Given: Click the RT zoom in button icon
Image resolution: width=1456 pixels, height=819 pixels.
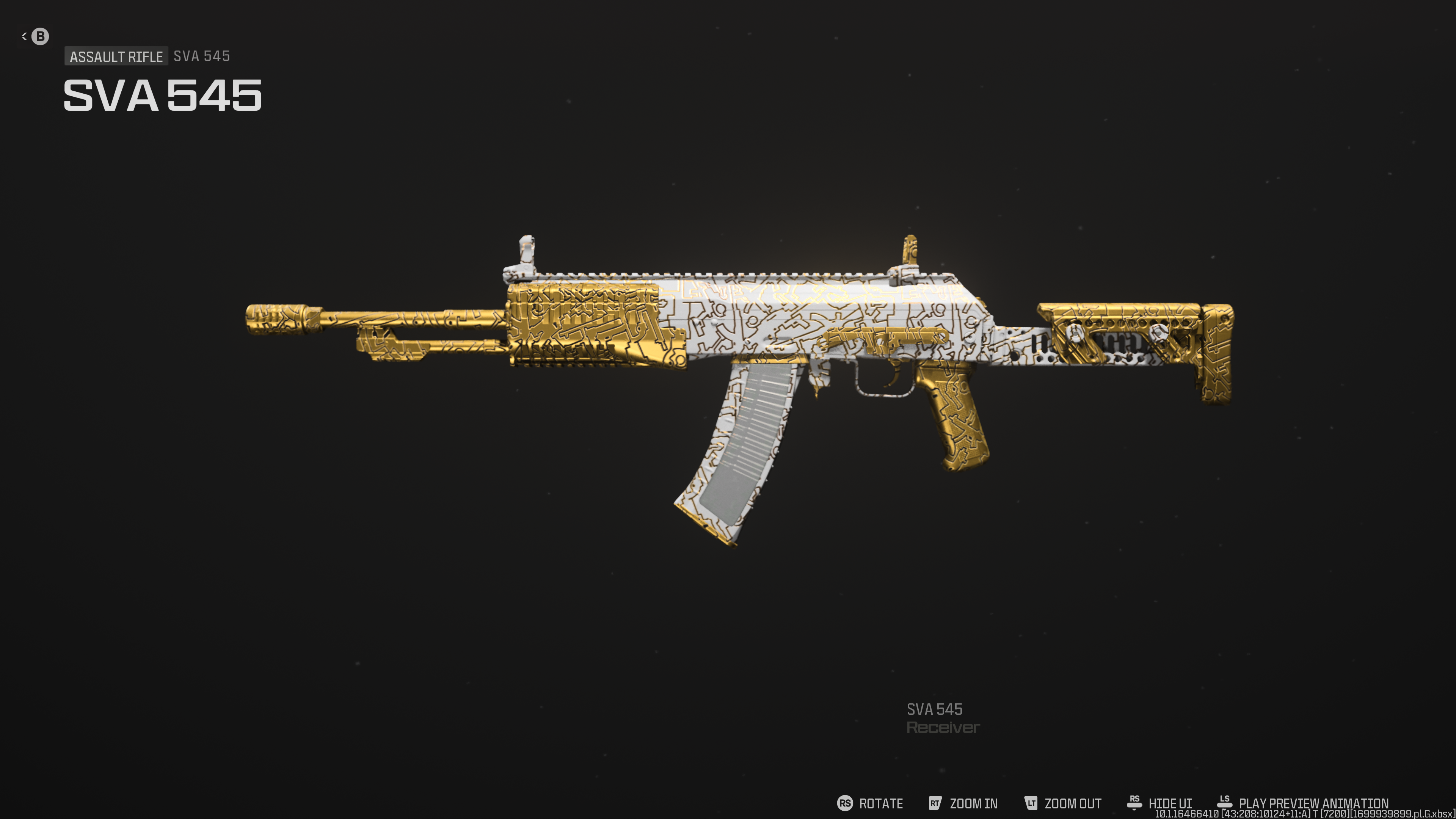Looking at the screenshot, I should click(935, 803).
